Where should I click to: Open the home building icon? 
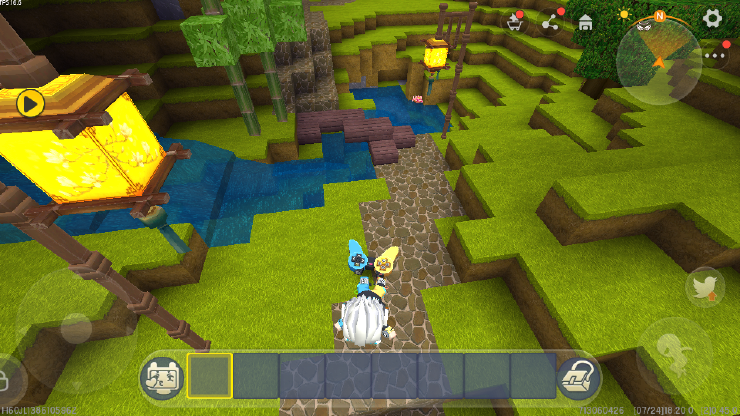point(586,22)
